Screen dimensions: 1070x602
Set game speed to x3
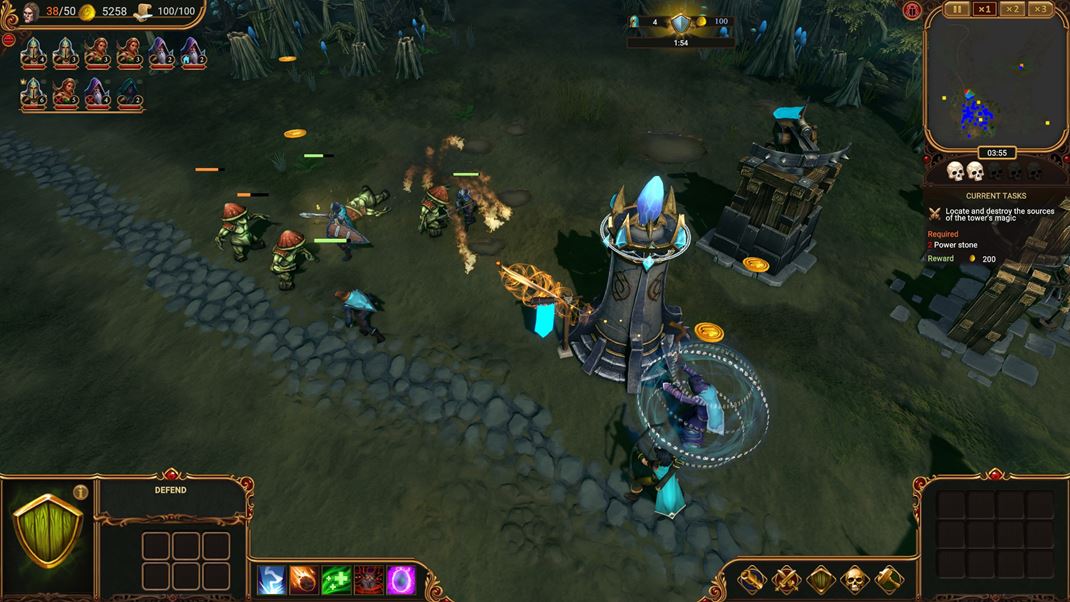click(1041, 9)
